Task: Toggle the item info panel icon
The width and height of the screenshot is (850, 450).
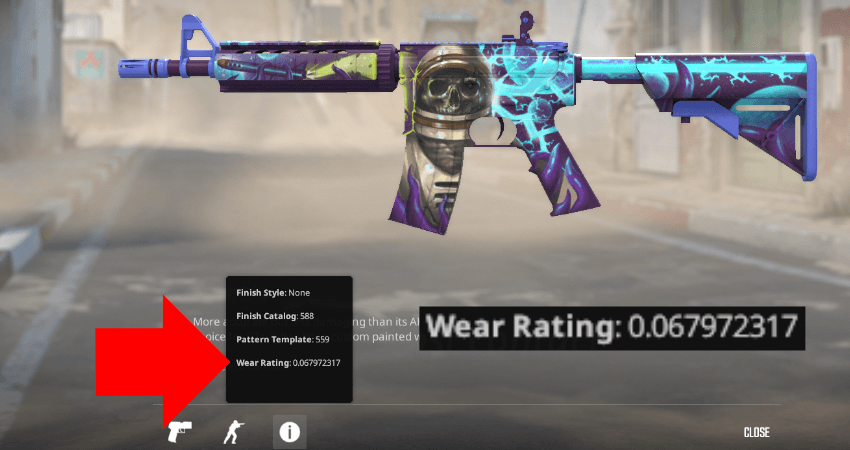Action: (x=290, y=432)
